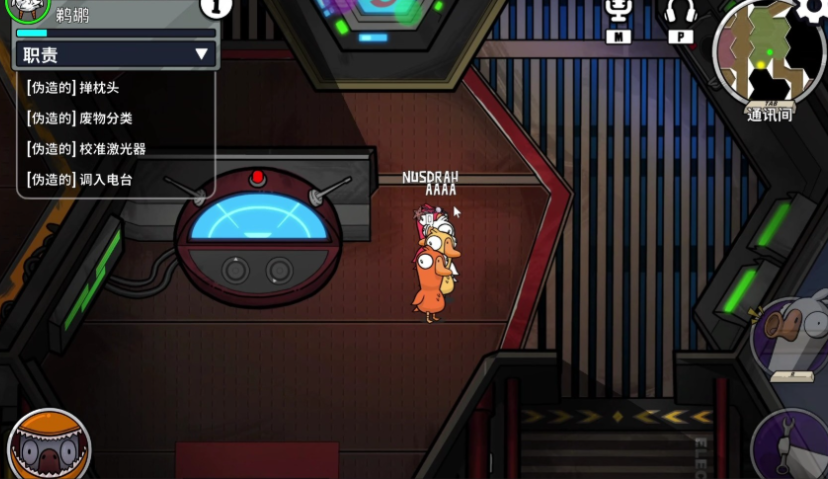Activate the wrench ability button
The width and height of the screenshot is (828, 479).
(x=794, y=445)
